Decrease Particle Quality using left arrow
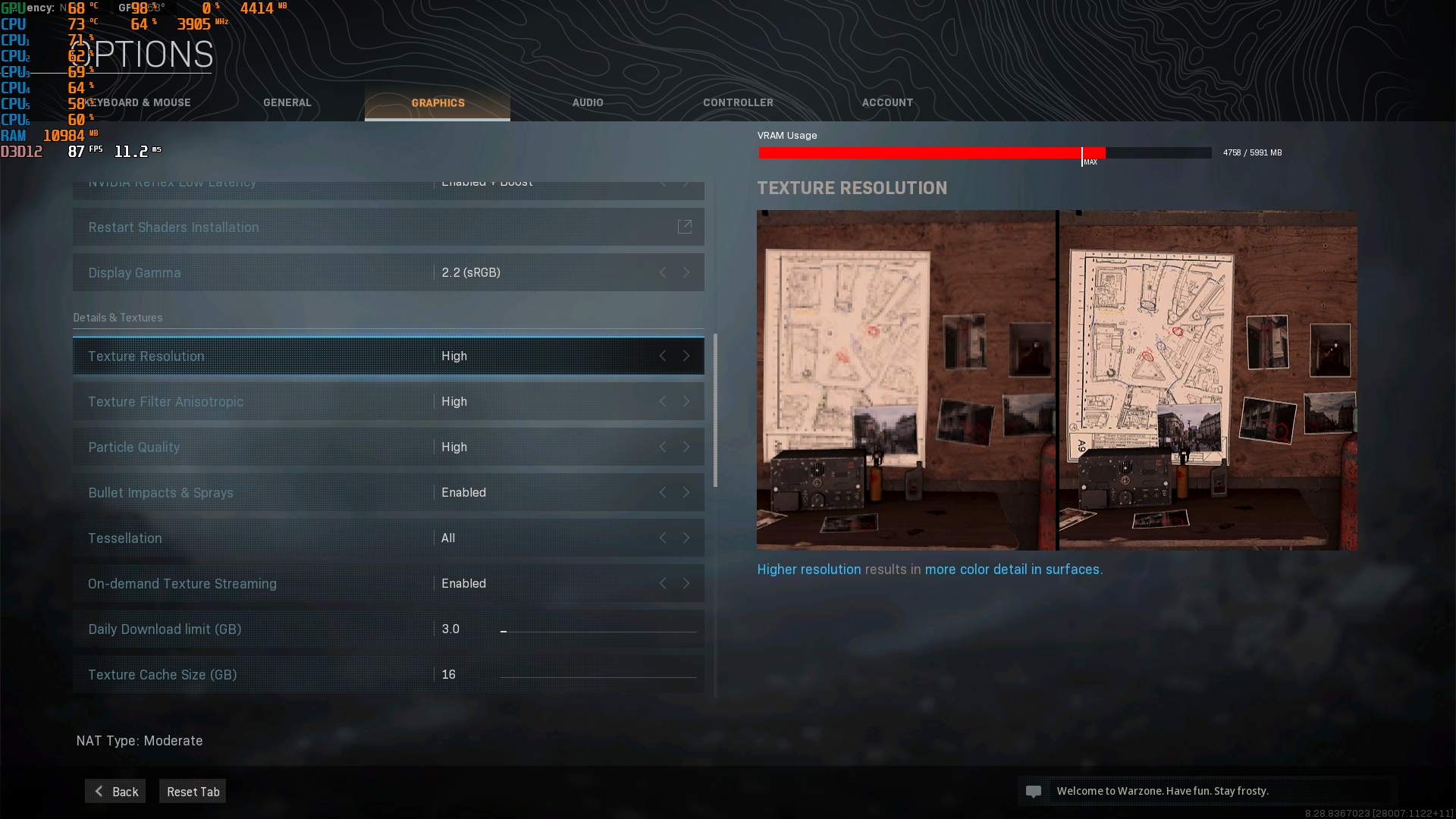This screenshot has height=819, width=1456. pyautogui.click(x=663, y=447)
